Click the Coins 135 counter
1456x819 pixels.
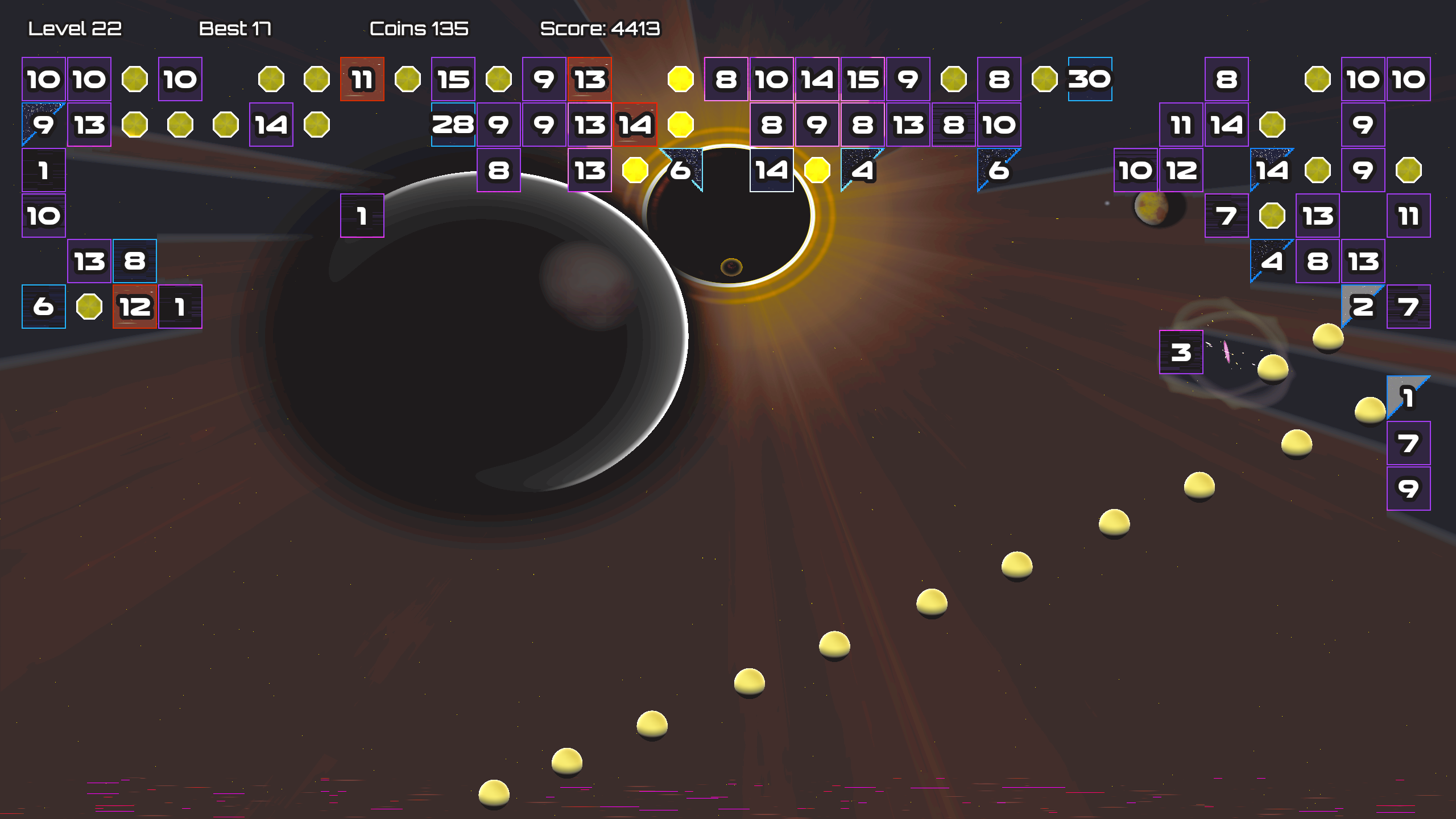pos(418,27)
